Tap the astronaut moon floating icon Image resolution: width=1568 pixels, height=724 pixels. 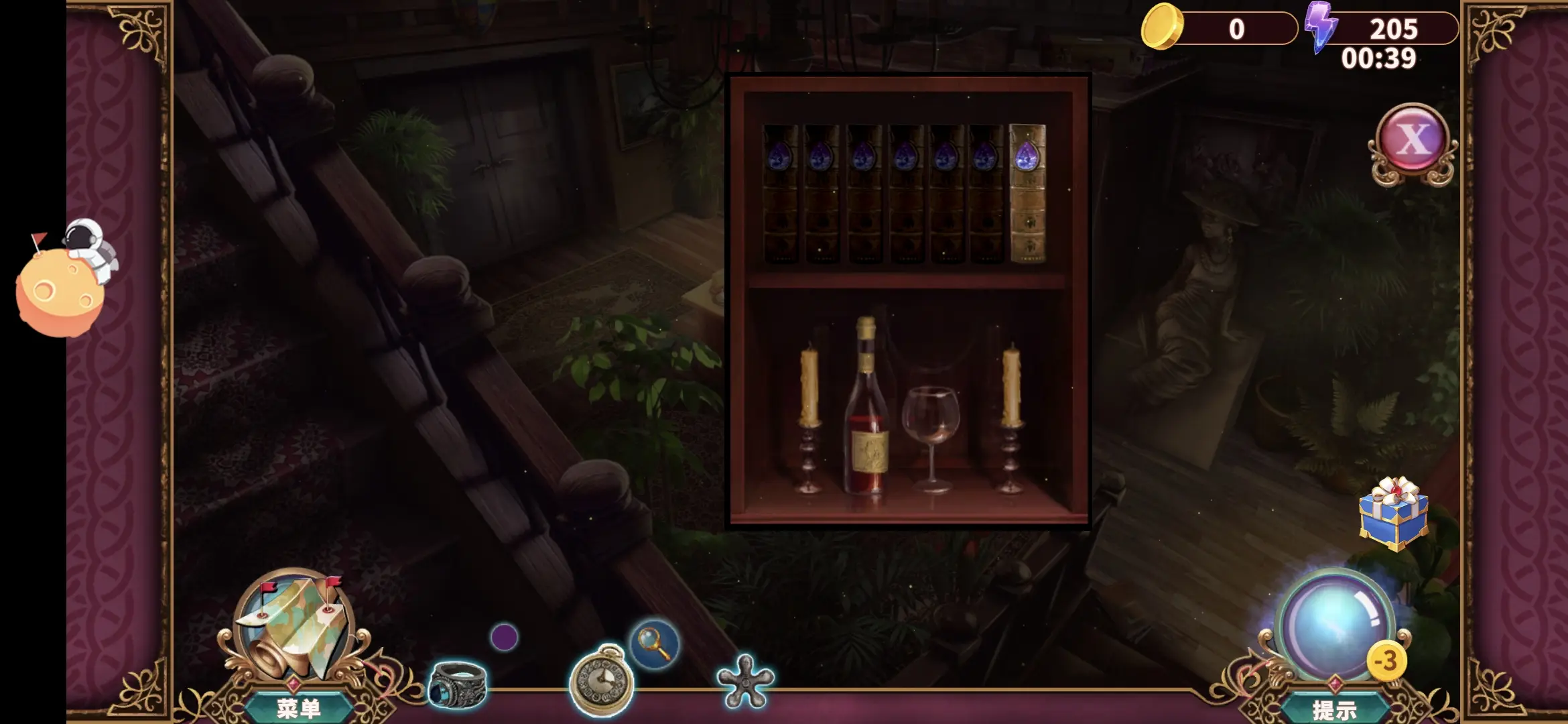(65, 280)
